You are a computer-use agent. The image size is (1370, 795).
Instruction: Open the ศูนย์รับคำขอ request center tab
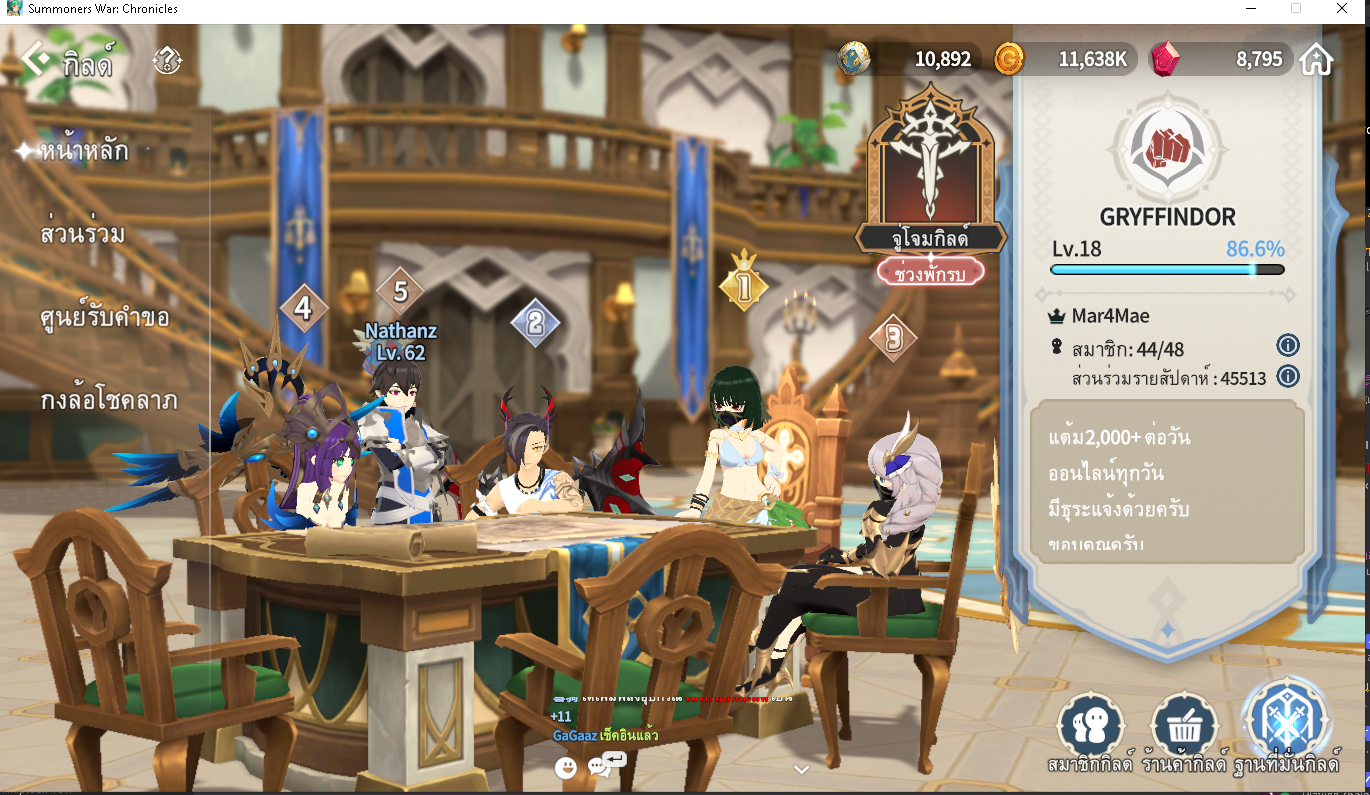click(x=105, y=318)
